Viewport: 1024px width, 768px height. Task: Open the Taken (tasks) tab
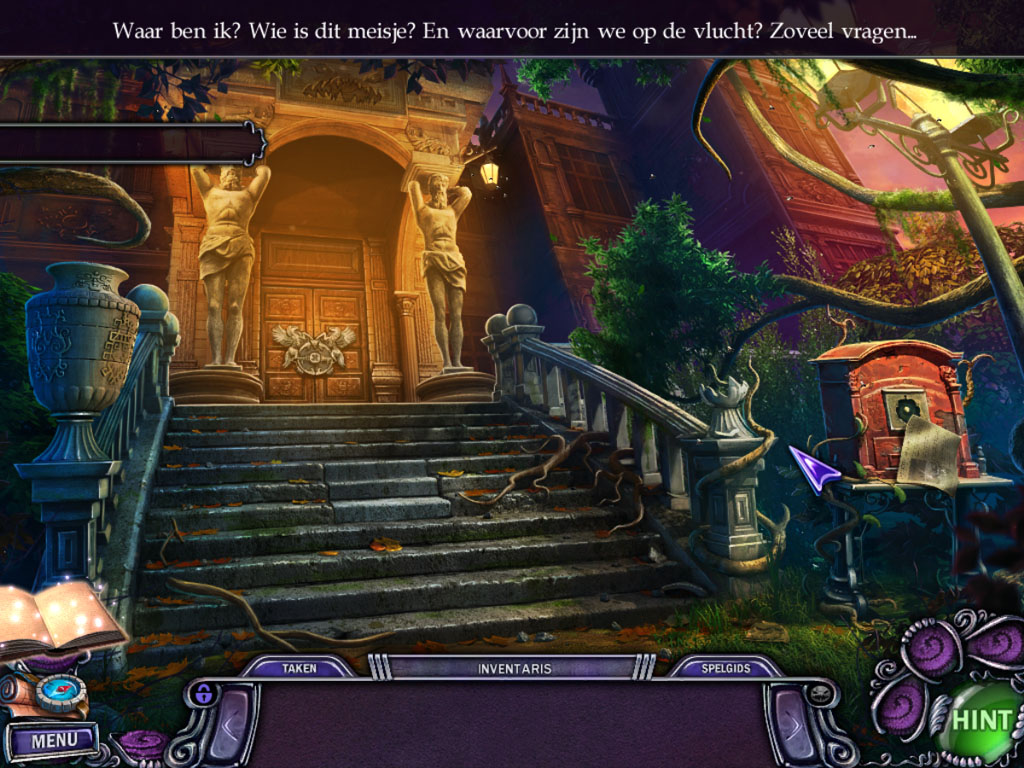coord(299,668)
